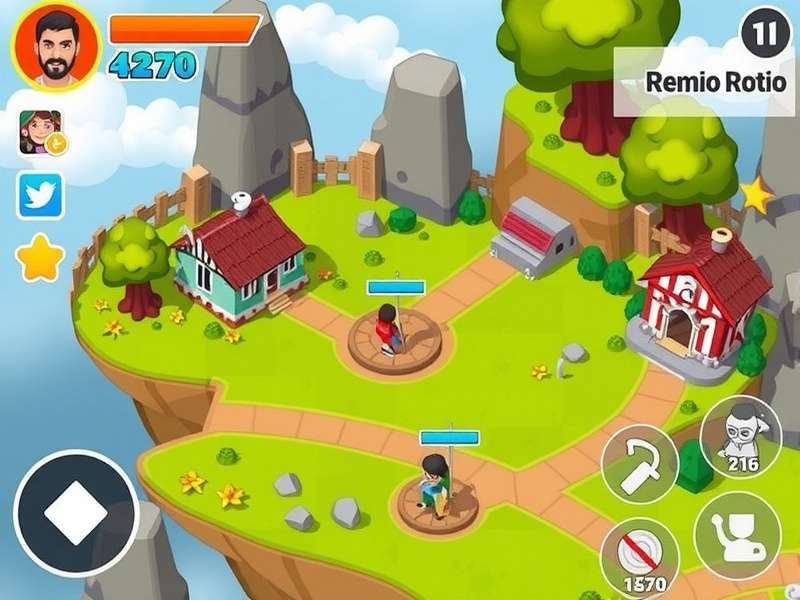Tap the white diamond joystick button
Viewport: 800px width, 600px height.
[x=76, y=512]
